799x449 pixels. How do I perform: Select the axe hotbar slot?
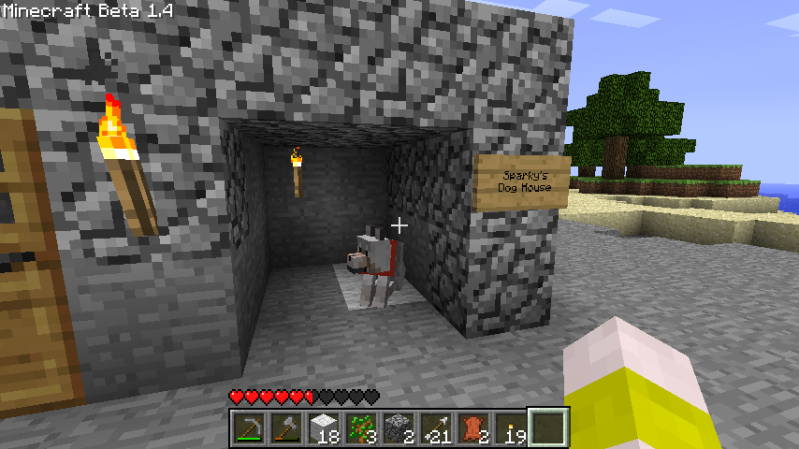click(x=286, y=428)
